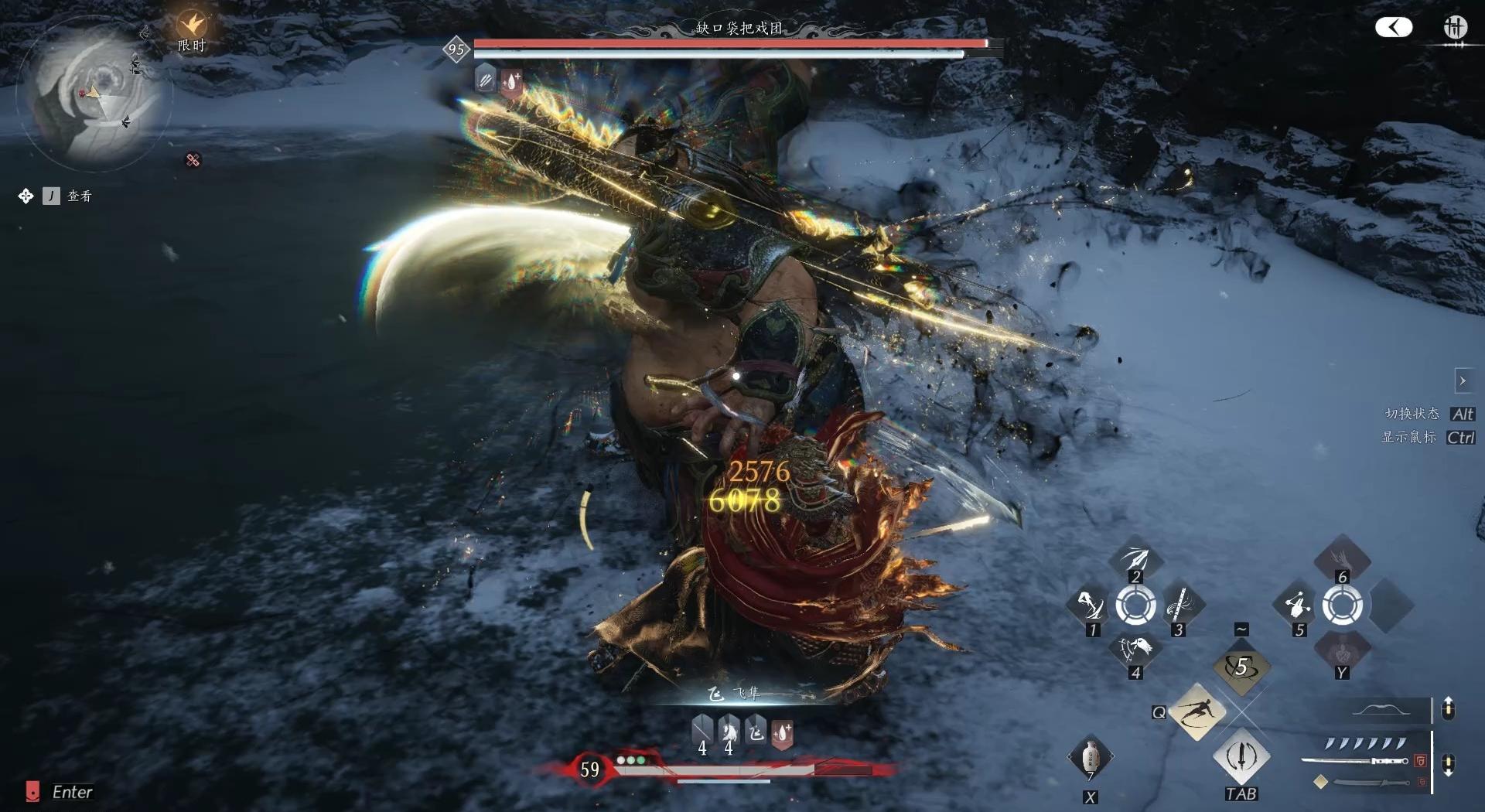
Task: Activate the golden swirl skill showing 5
Action: pos(1241,667)
